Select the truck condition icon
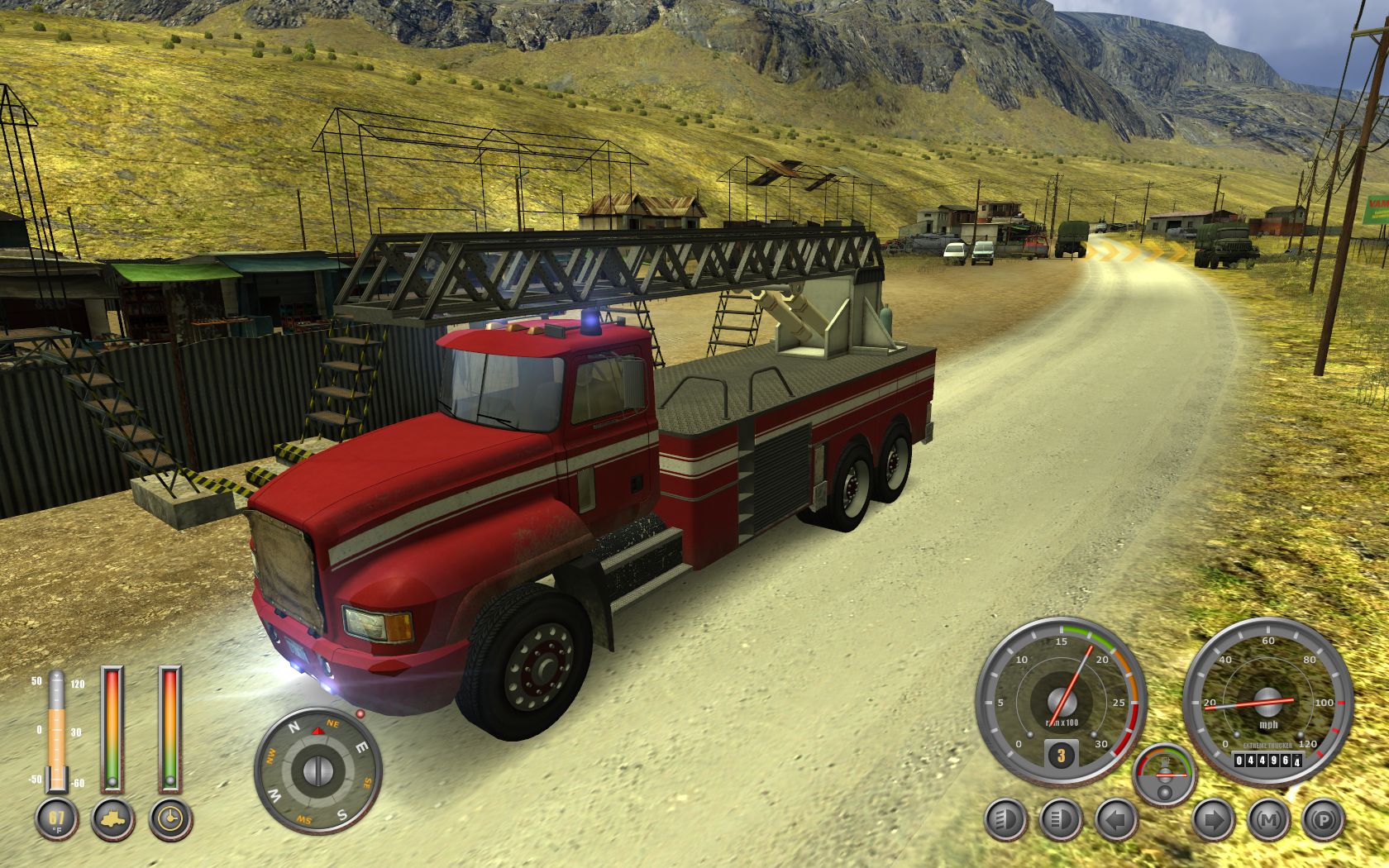This screenshot has width=1389, height=868. coord(112,819)
